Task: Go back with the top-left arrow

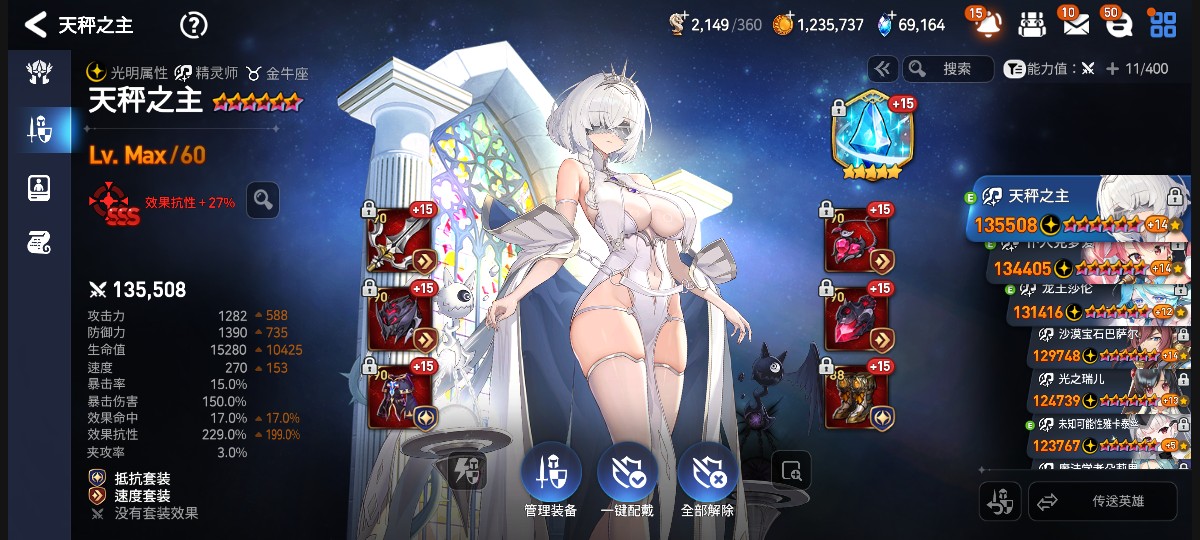Action: (36, 25)
